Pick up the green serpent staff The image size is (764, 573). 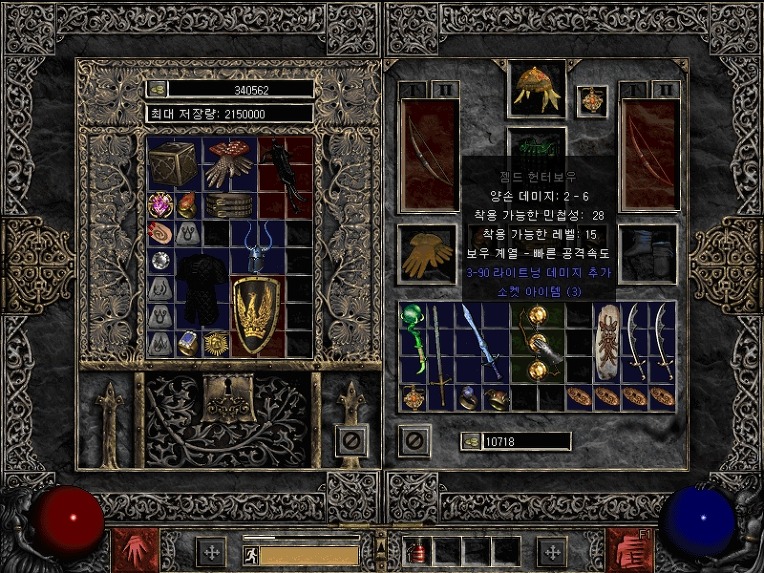click(x=413, y=342)
